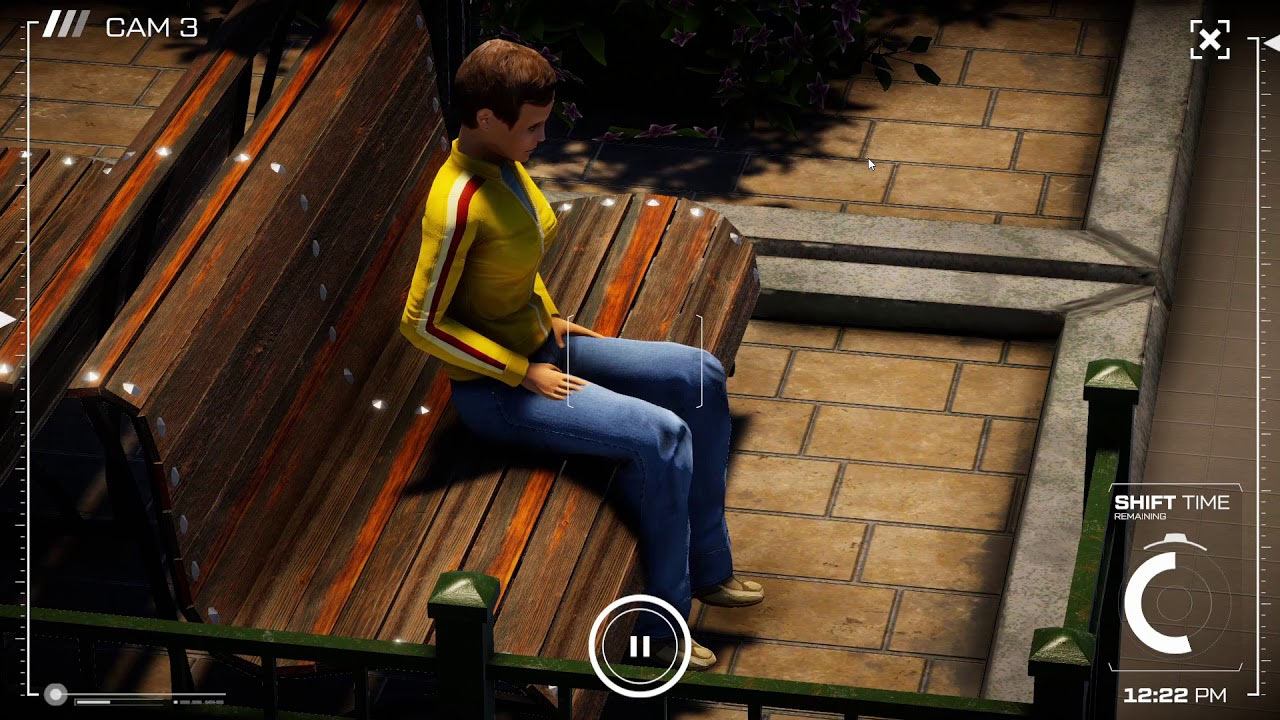The width and height of the screenshot is (1280, 720).
Task: Toggle playback with the pause control
Action: (x=641, y=645)
